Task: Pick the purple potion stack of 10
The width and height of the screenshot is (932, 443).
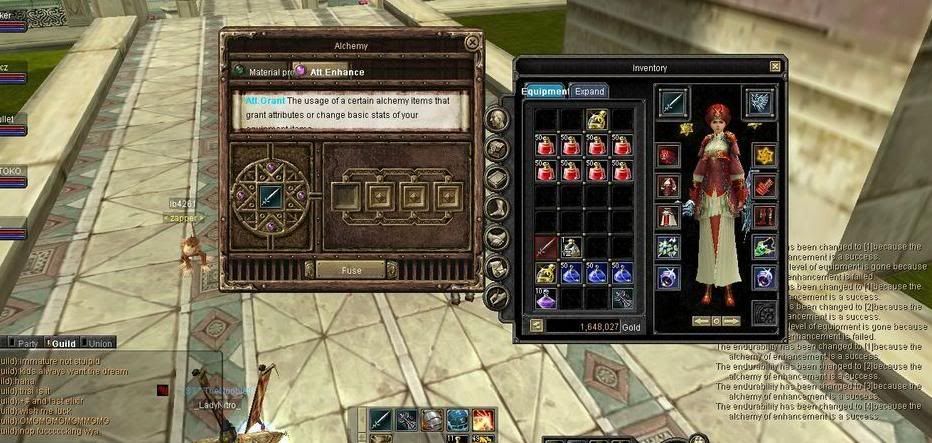Action: point(546,297)
